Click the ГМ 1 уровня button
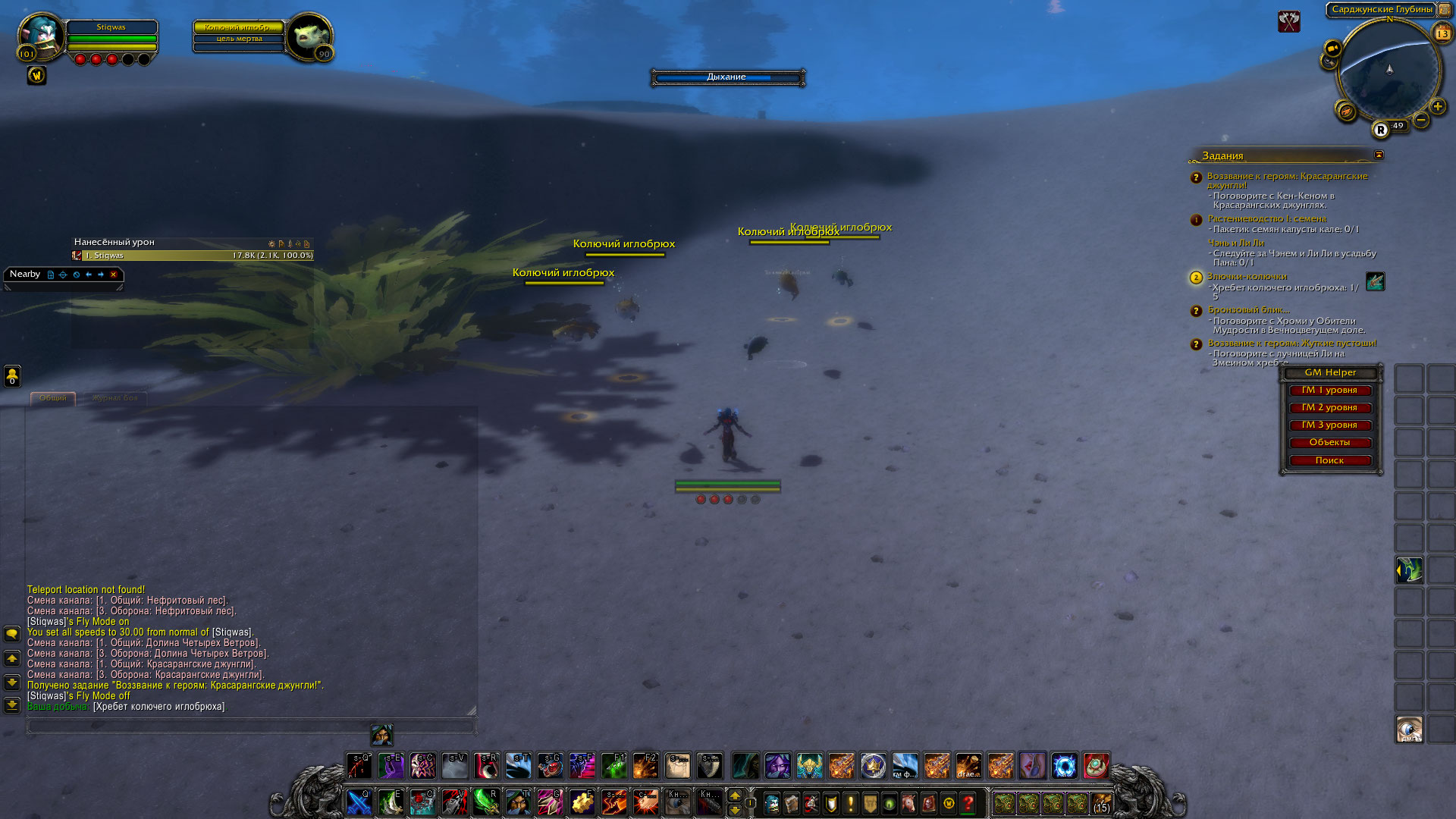This screenshot has height=819, width=1456. pyautogui.click(x=1329, y=391)
